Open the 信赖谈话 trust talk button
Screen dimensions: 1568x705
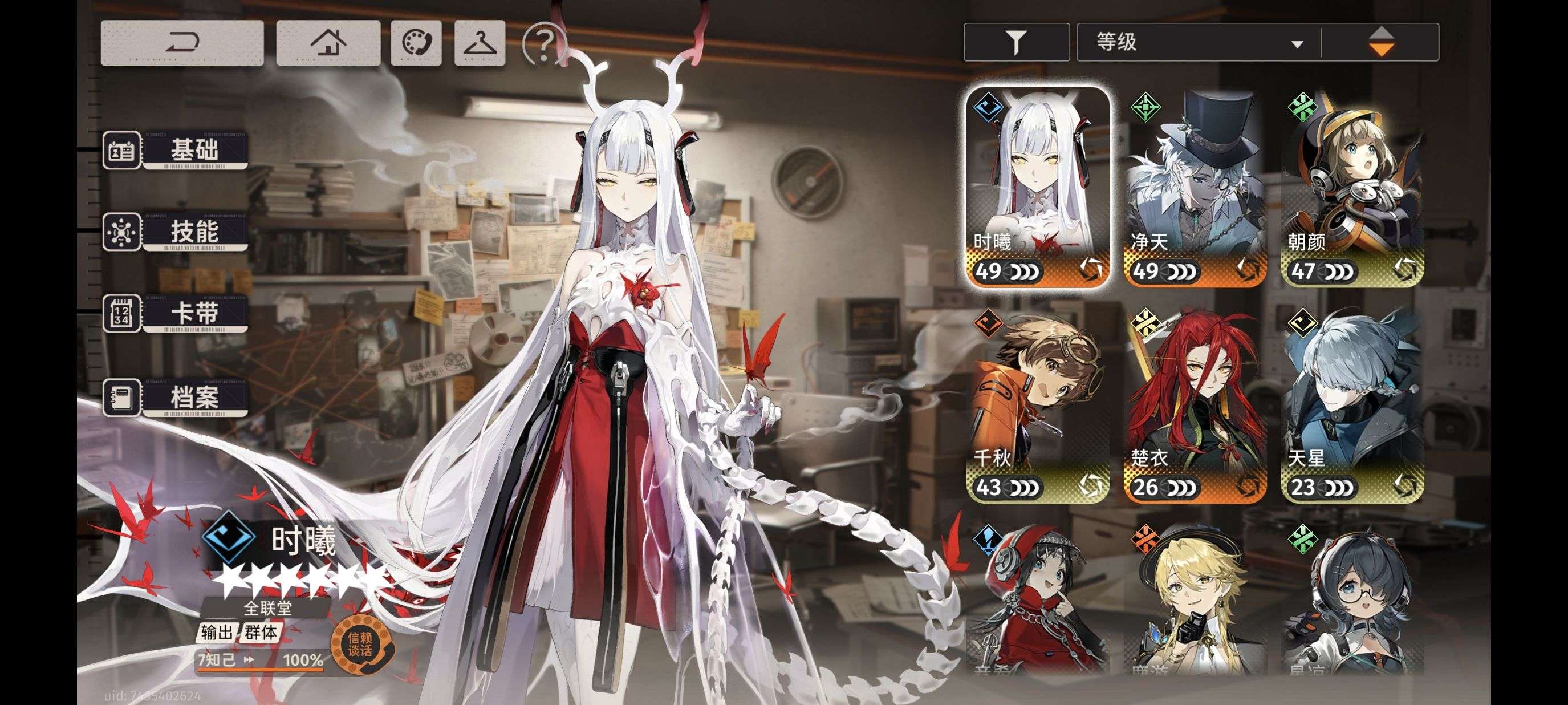[x=360, y=644]
